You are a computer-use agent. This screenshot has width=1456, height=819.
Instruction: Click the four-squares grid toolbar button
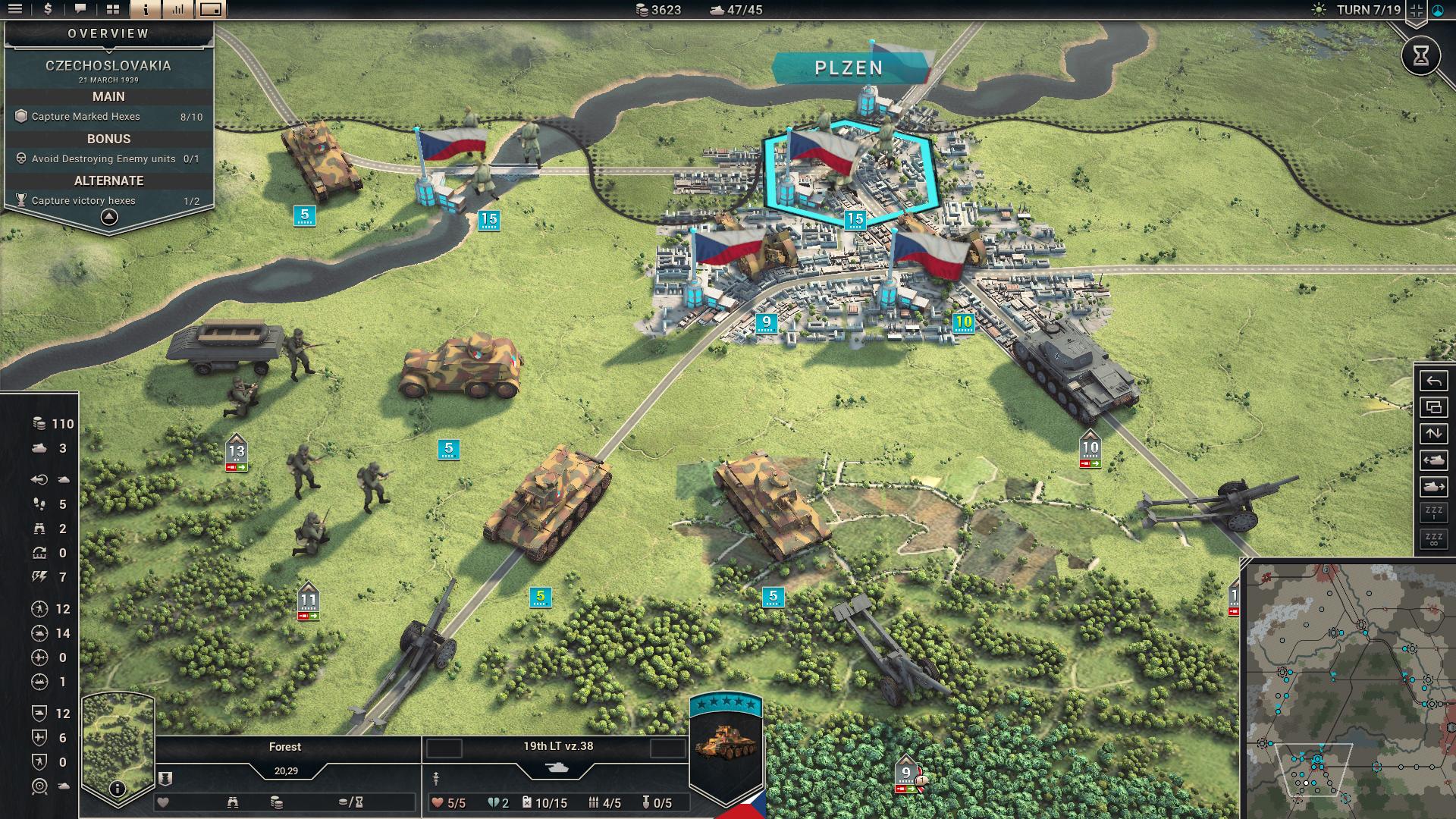(x=113, y=9)
